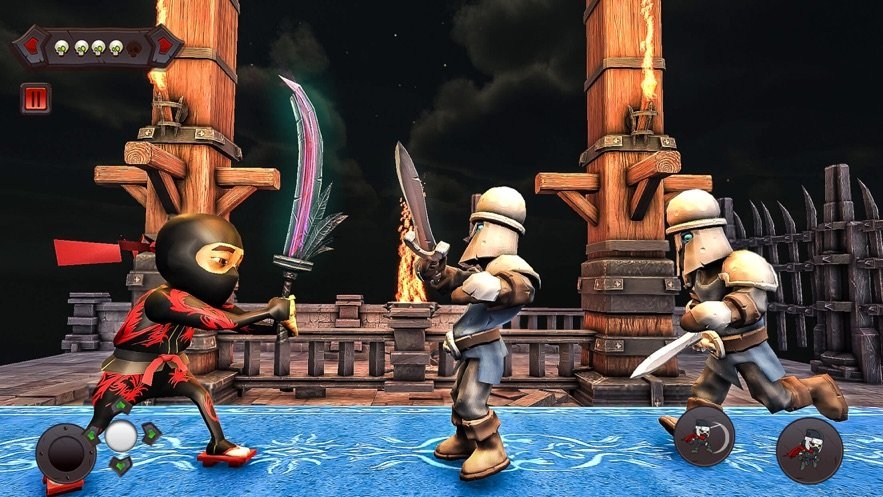The width and height of the screenshot is (883, 497).
Task: Tap the dark round joystick base
Action: pos(65,452)
